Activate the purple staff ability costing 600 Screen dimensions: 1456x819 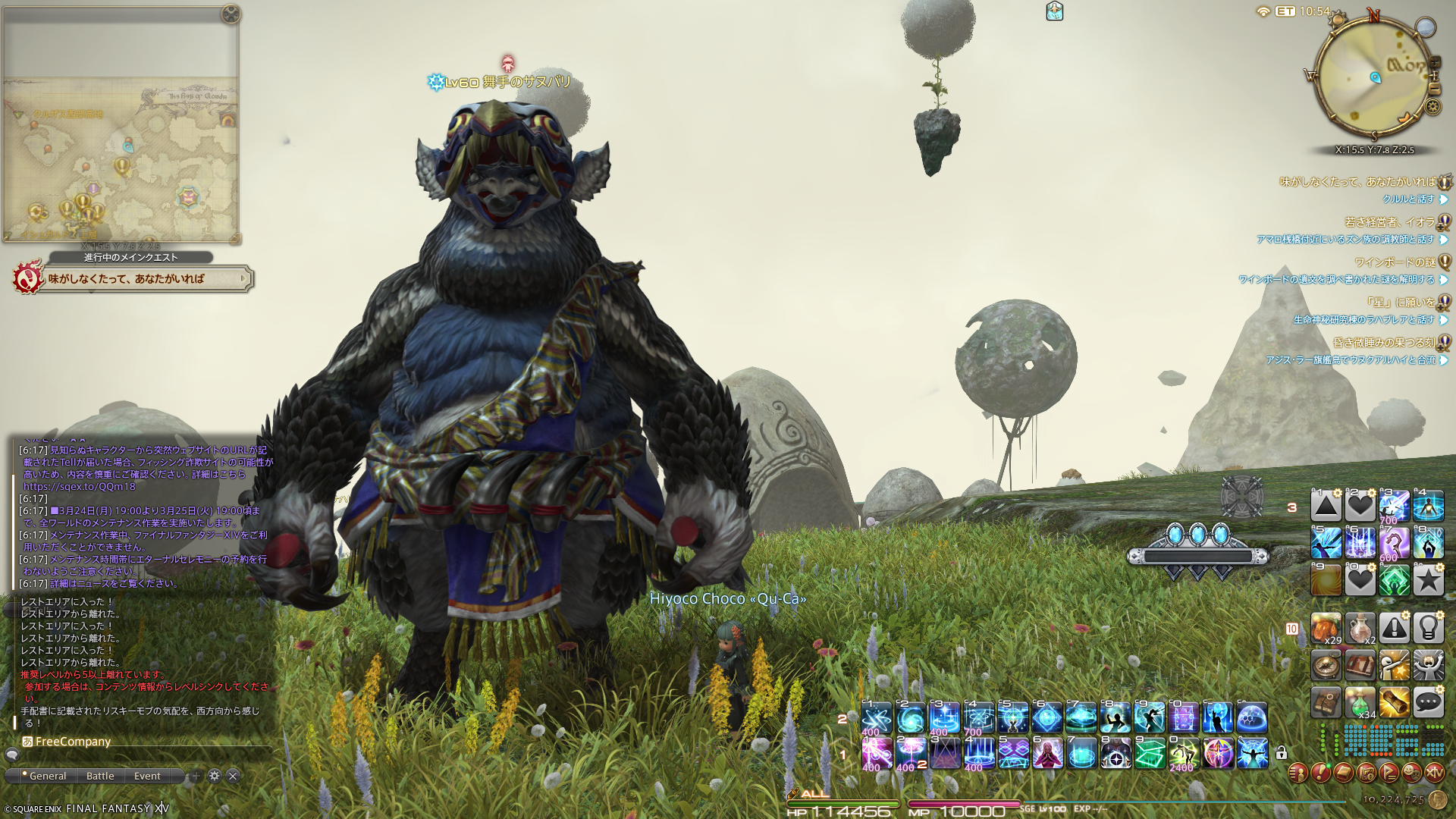1394,543
